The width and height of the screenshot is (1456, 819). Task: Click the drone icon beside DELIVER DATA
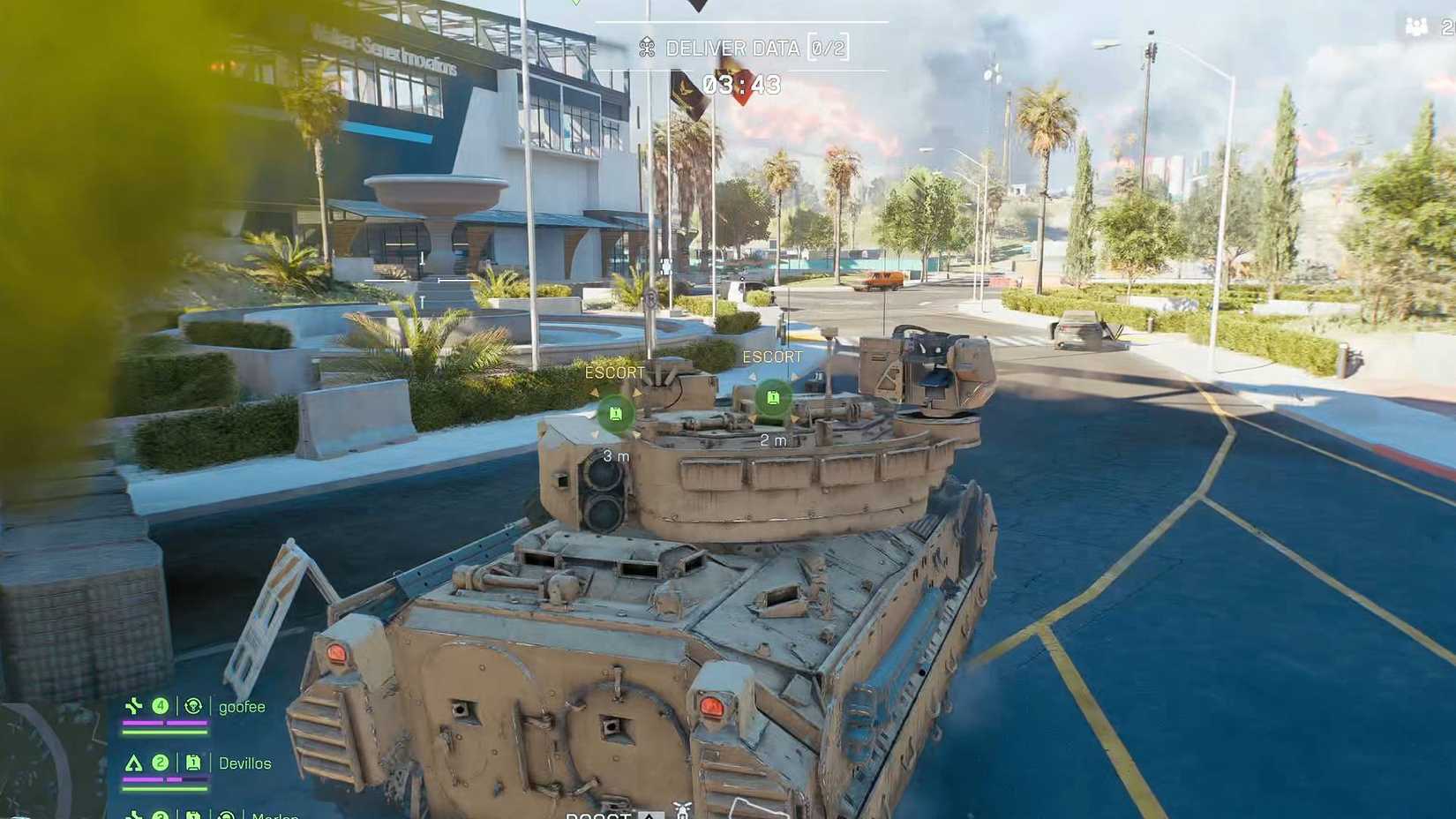click(649, 48)
